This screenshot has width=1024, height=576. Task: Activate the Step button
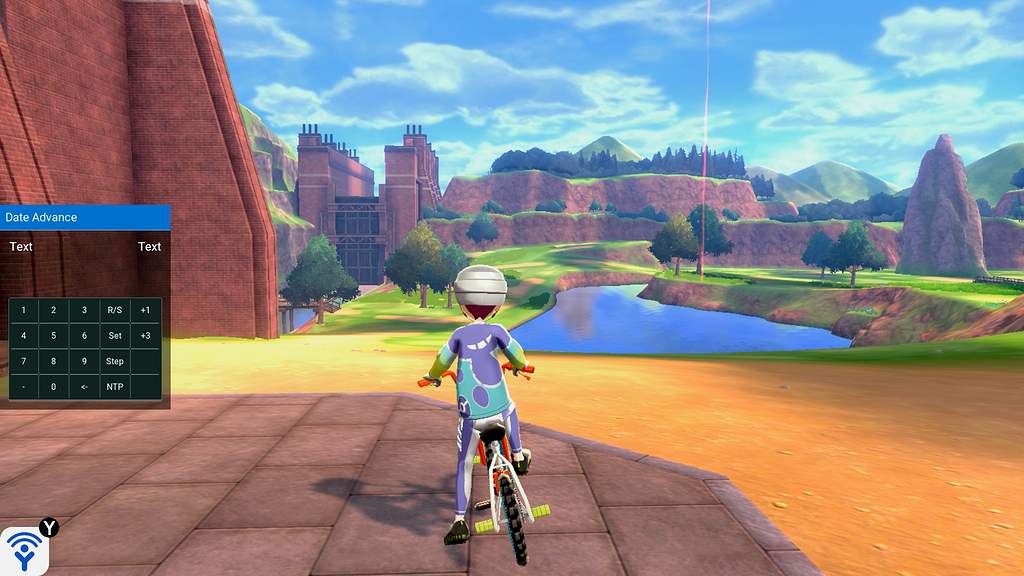click(x=115, y=361)
